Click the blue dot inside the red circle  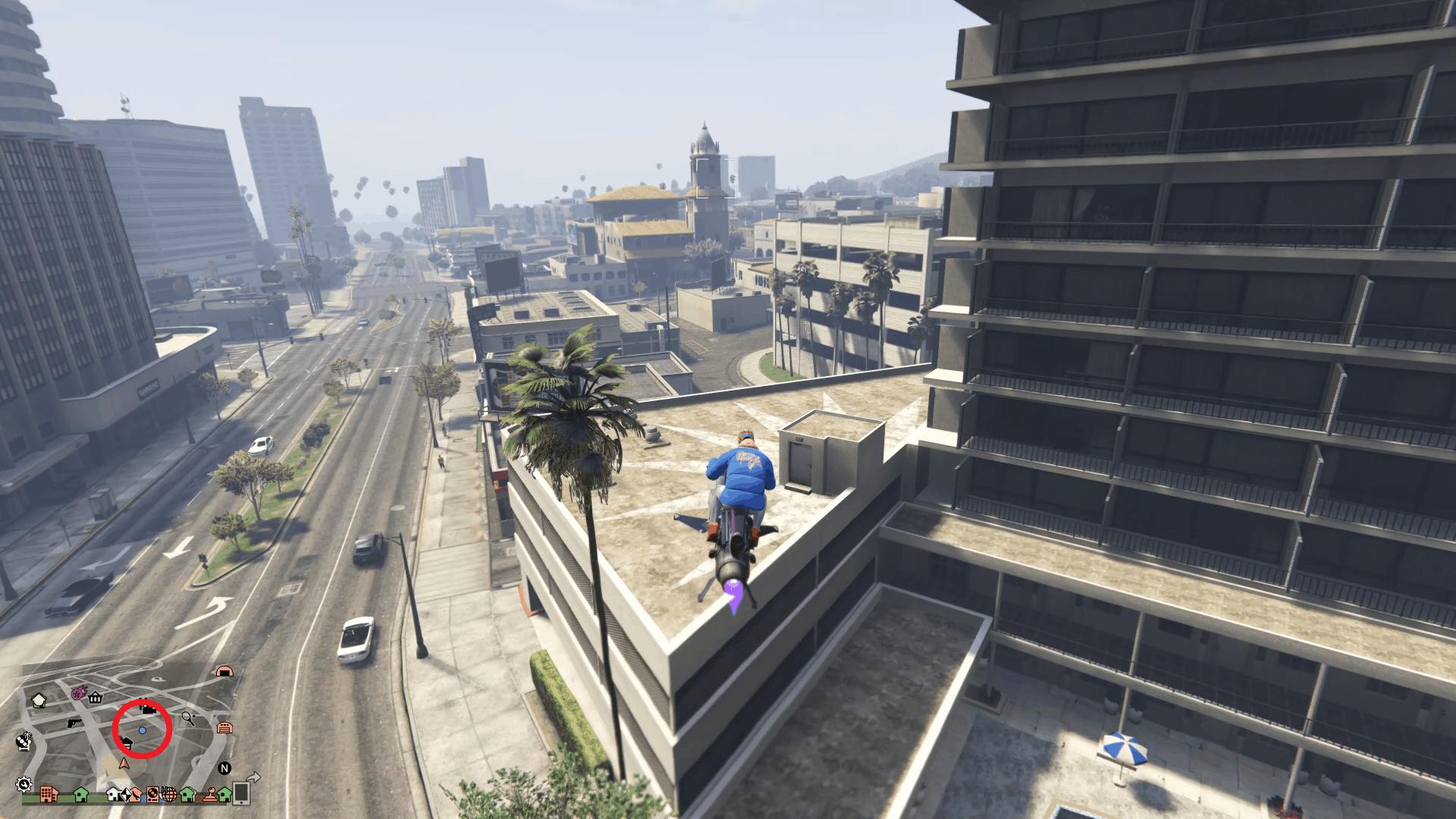click(x=143, y=730)
